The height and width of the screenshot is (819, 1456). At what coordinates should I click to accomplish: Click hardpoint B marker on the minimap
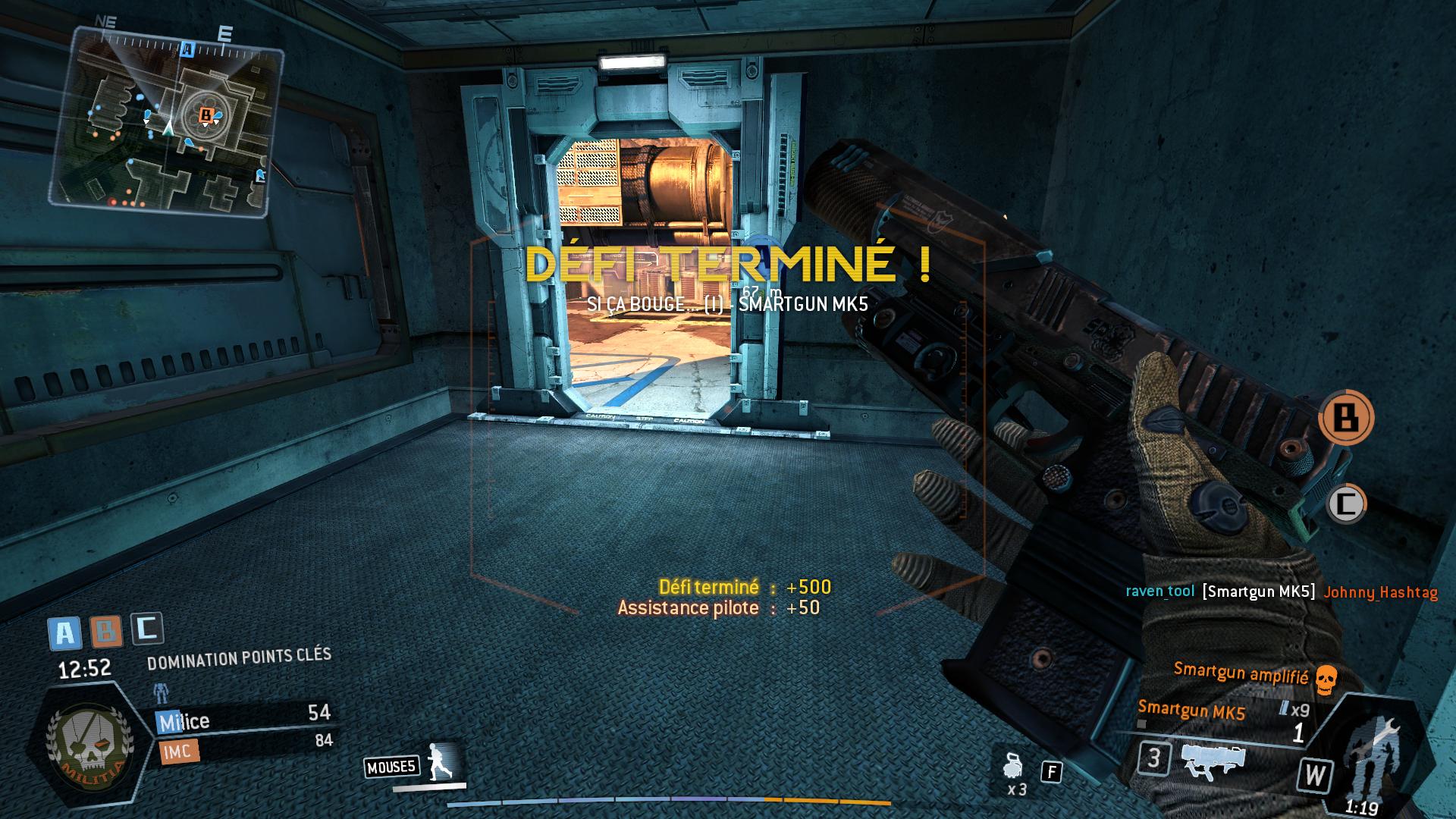coord(205,115)
